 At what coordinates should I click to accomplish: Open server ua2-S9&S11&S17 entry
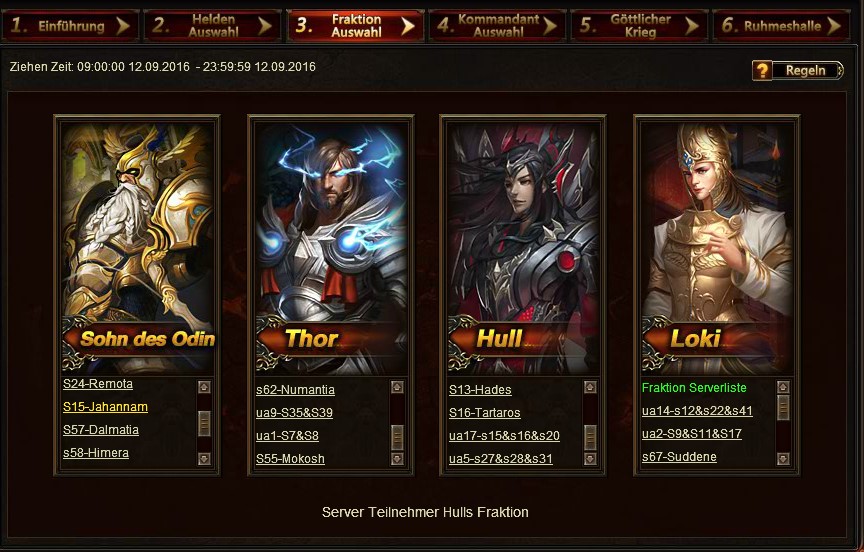692,434
